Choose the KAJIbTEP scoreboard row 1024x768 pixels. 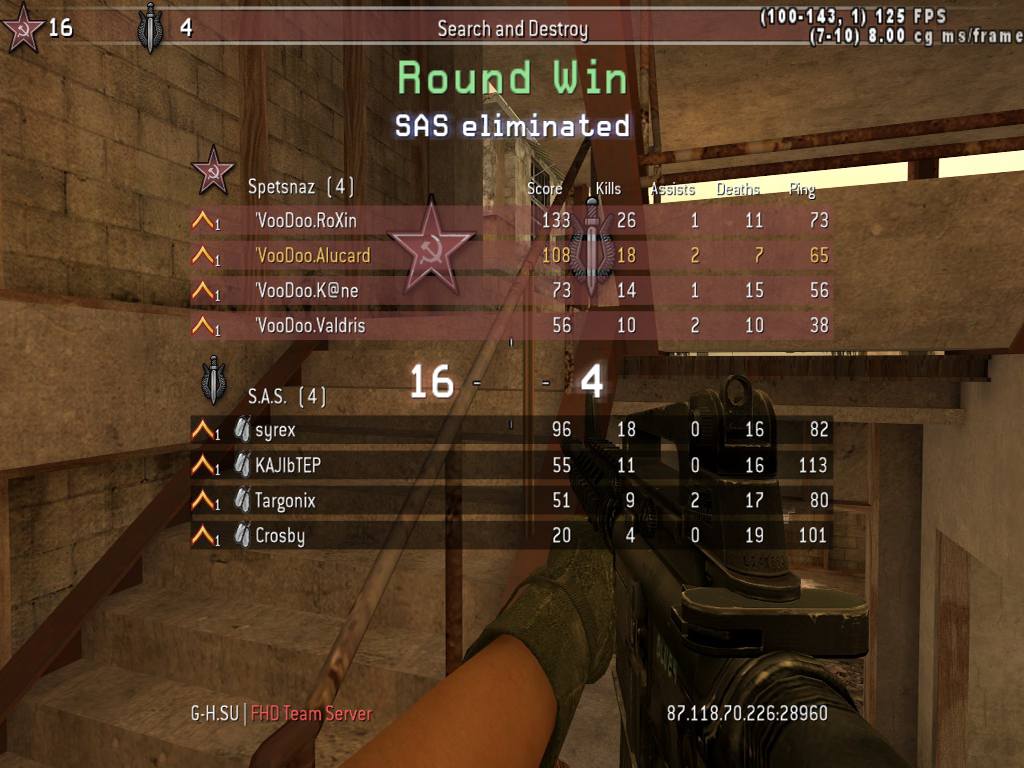pos(287,465)
